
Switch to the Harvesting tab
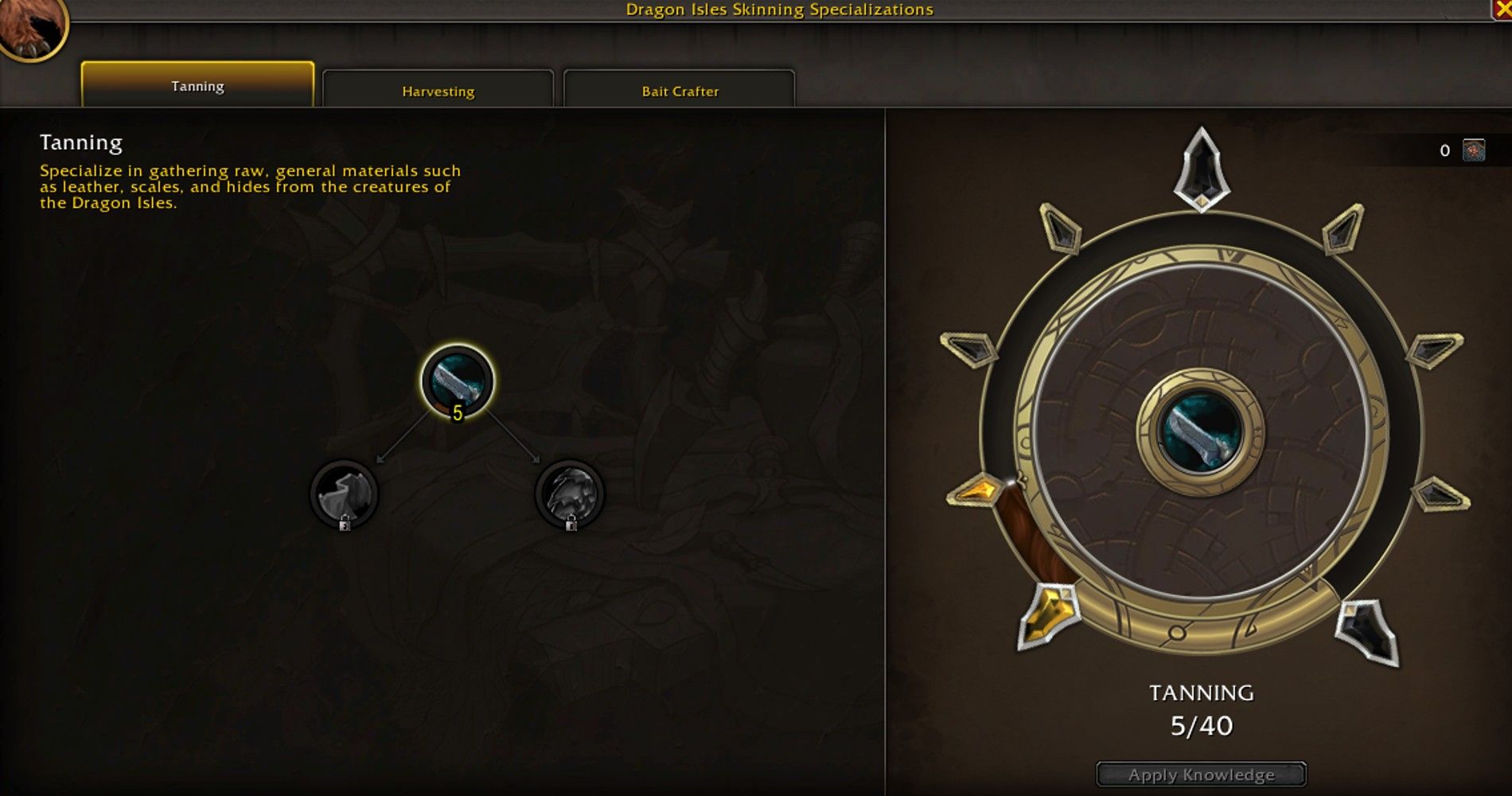coord(438,90)
